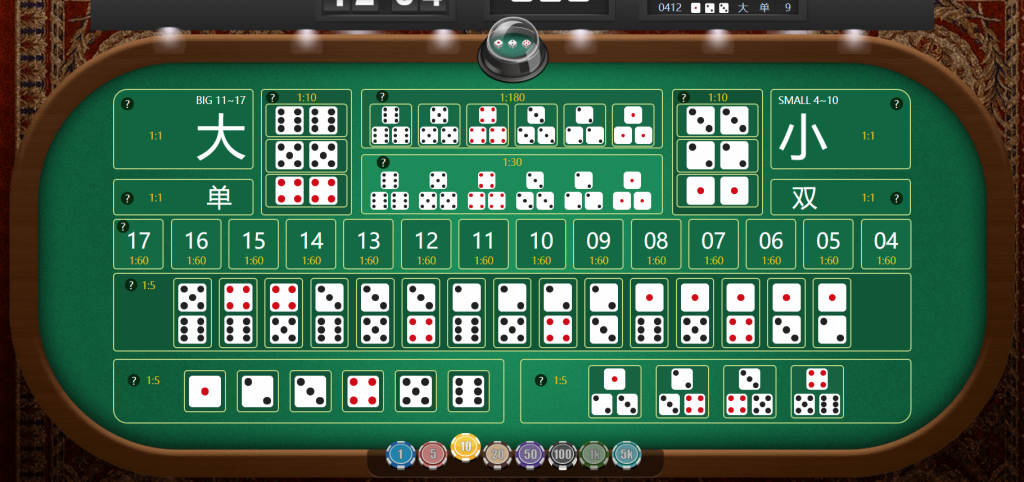Bet on total sum 17
Viewport: 1024px width, 482px height.
pyautogui.click(x=139, y=245)
